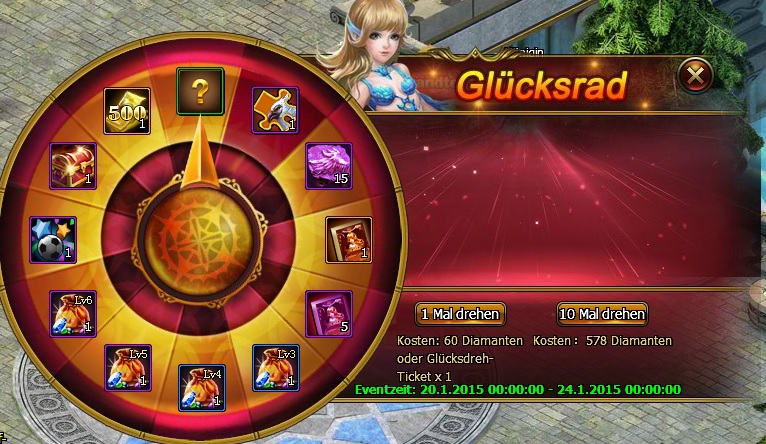Select the Lv3 gem bag prize

click(275, 367)
